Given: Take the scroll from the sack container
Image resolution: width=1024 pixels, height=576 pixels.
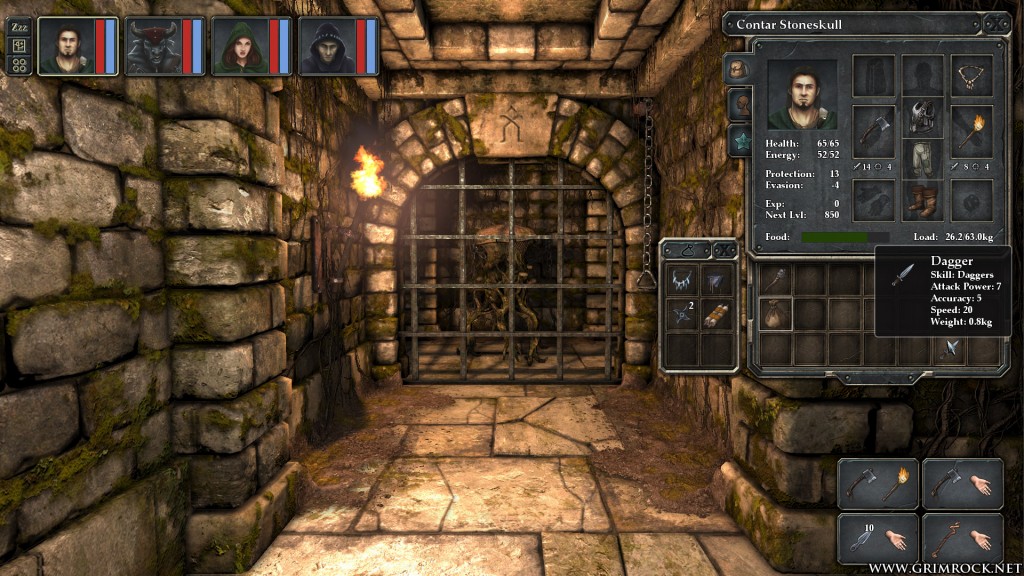Looking at the screenshot, I should point(717,314).
